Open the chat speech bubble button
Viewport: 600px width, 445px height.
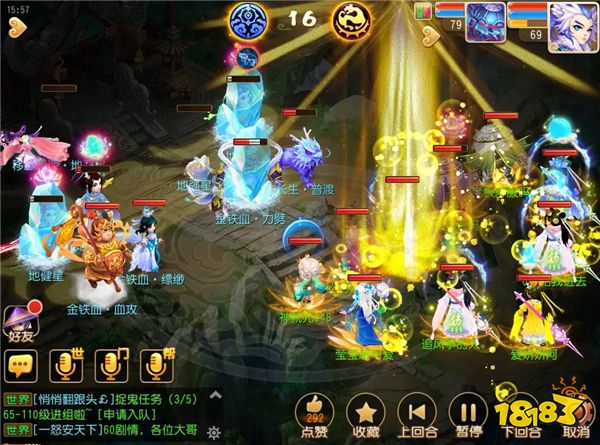19,366
